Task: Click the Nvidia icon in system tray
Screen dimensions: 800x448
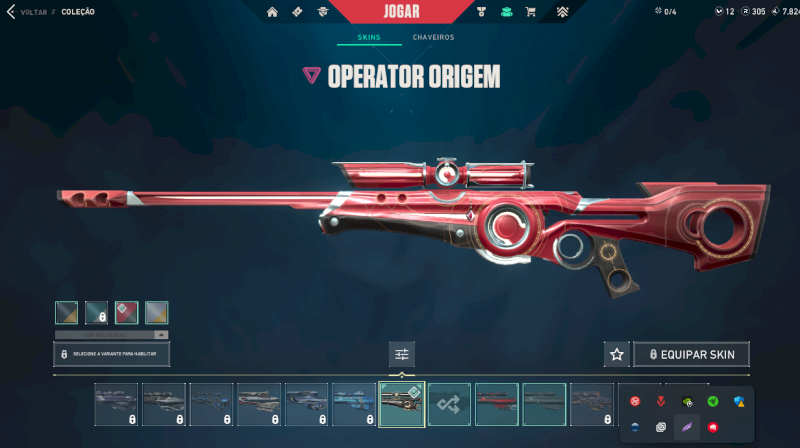Action: (x=687, y=401)
